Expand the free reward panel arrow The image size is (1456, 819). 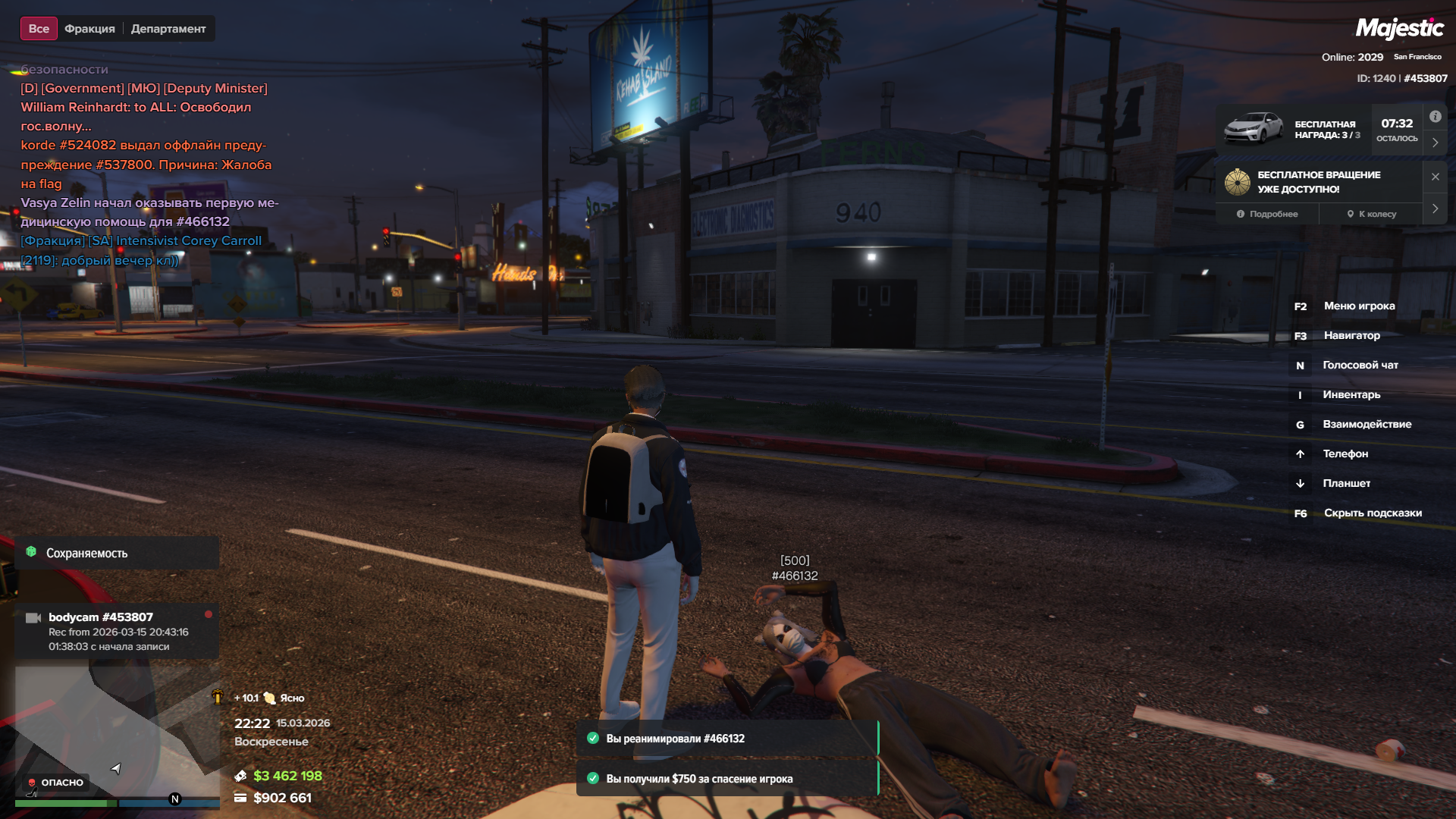[x=1435, y=143]
